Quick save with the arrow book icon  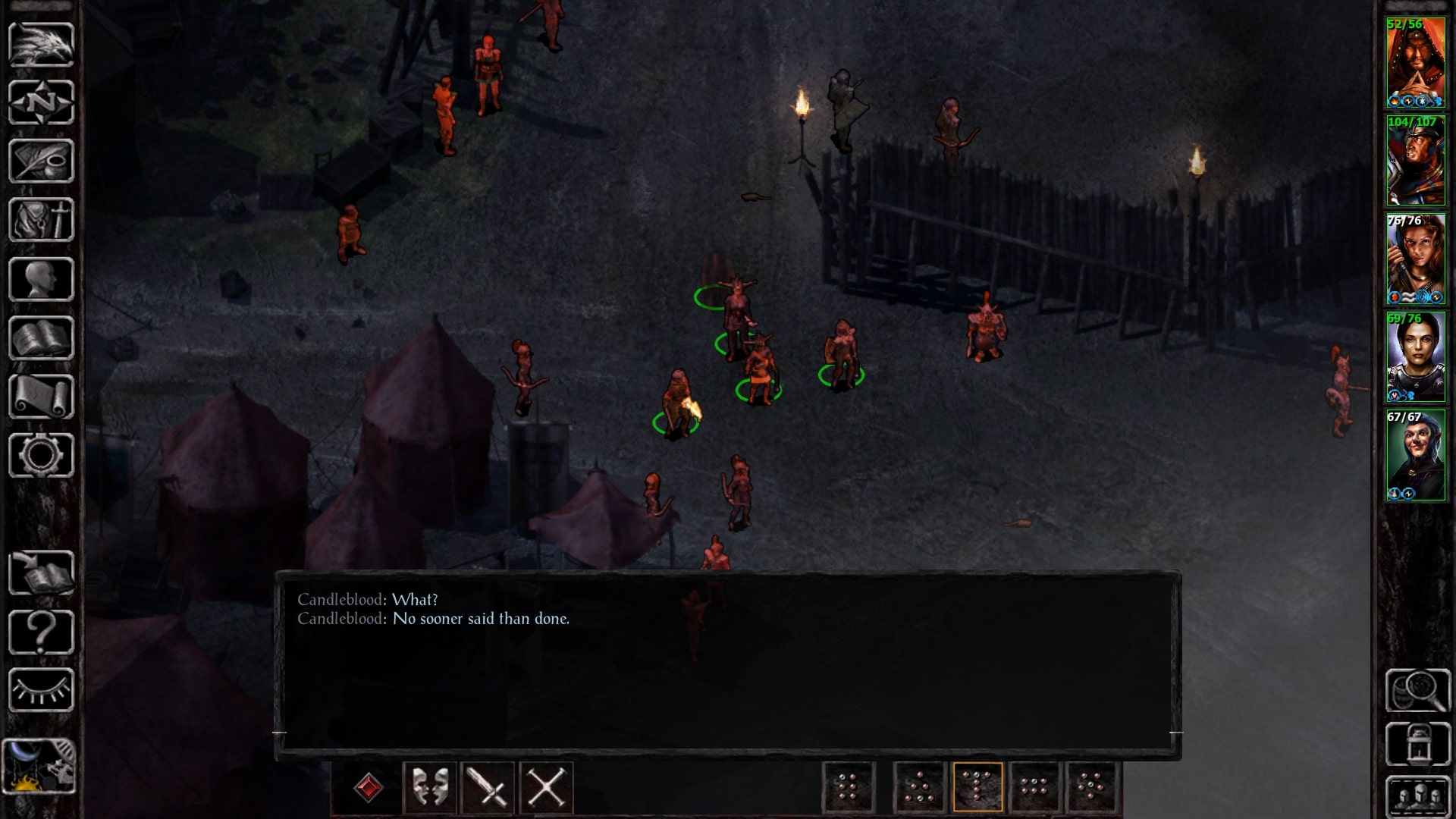[x=41, y=573]
